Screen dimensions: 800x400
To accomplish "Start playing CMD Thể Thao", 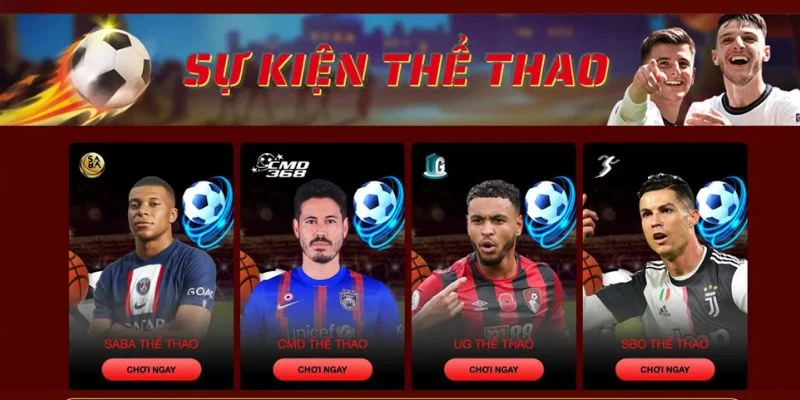I will click(322, 369).
